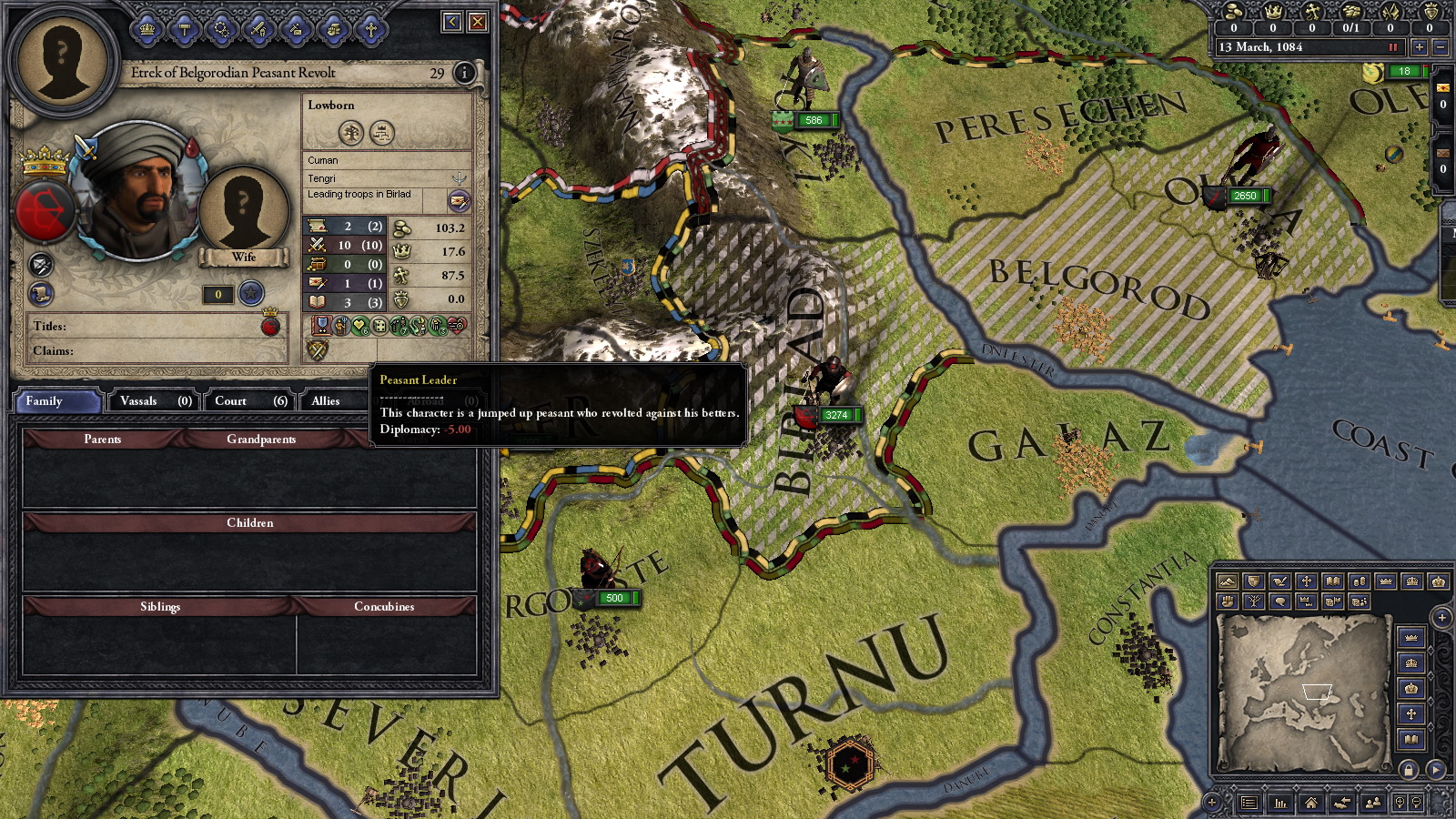This screenshot has height=819, width=1456.
Task: Click the Europe minimap
Action: [x=1303, y=692]
